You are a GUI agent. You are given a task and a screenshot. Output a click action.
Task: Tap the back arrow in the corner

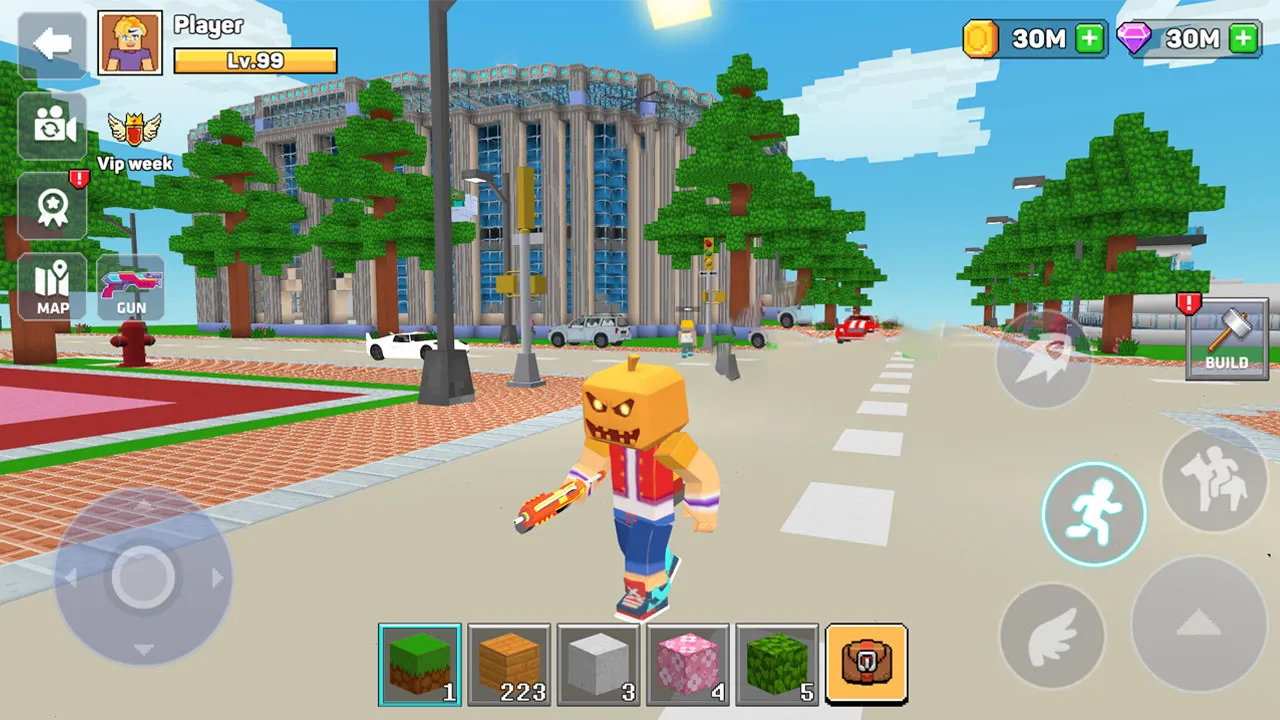pos(51,42)
